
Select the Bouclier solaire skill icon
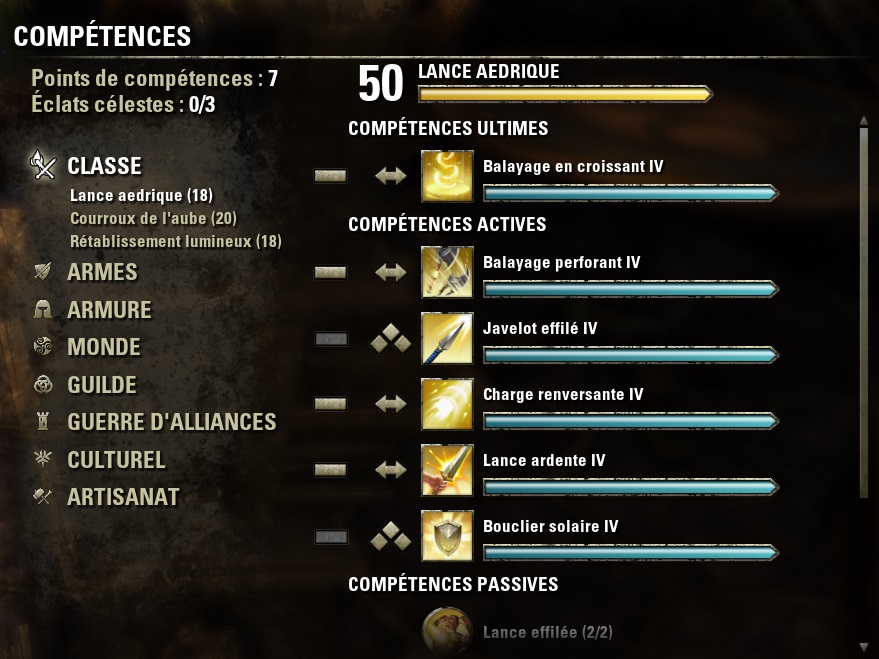pyautogui.click(x=447, y=536)
